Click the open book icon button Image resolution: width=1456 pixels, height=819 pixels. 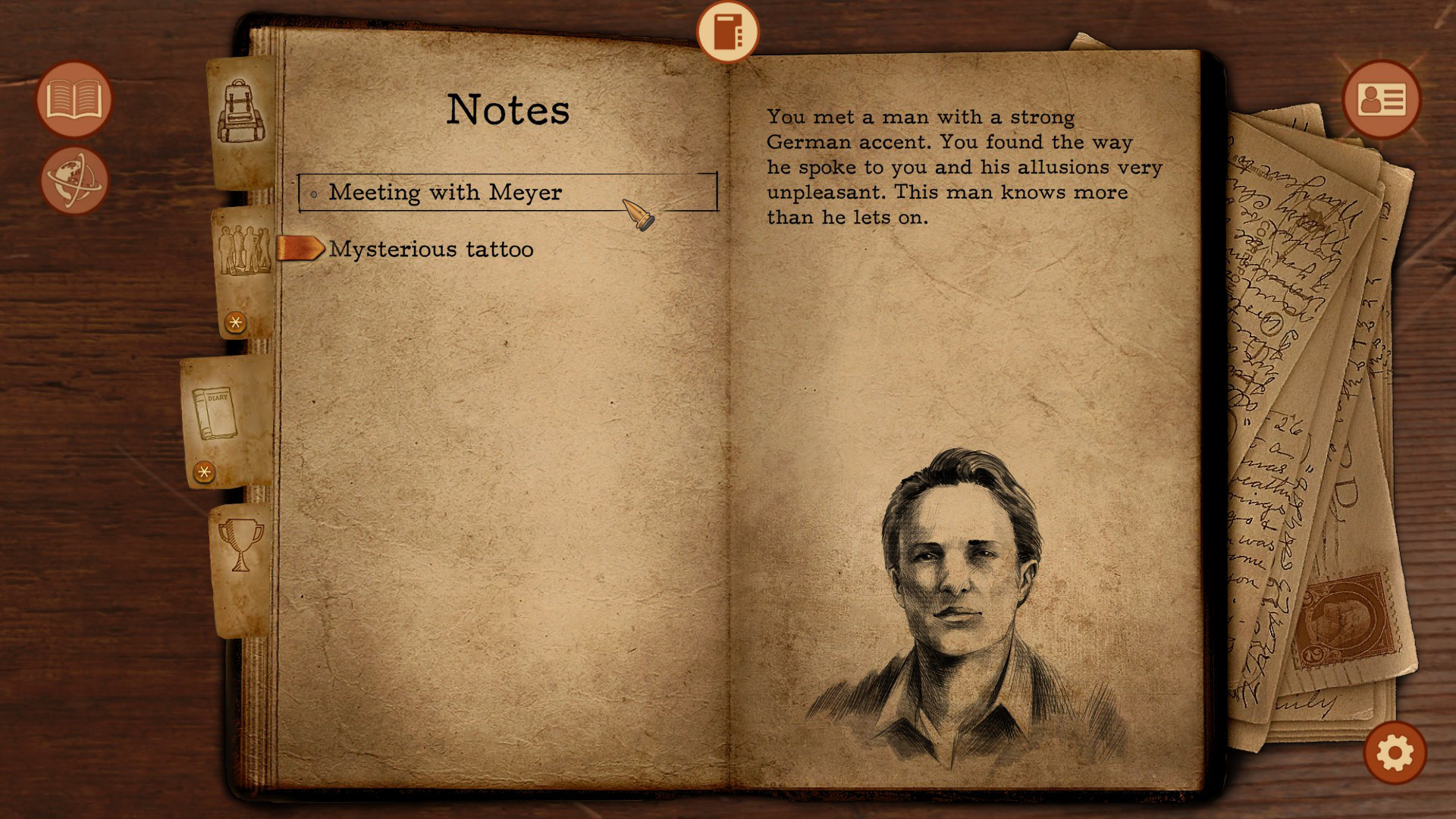click(x=74, y=99)
